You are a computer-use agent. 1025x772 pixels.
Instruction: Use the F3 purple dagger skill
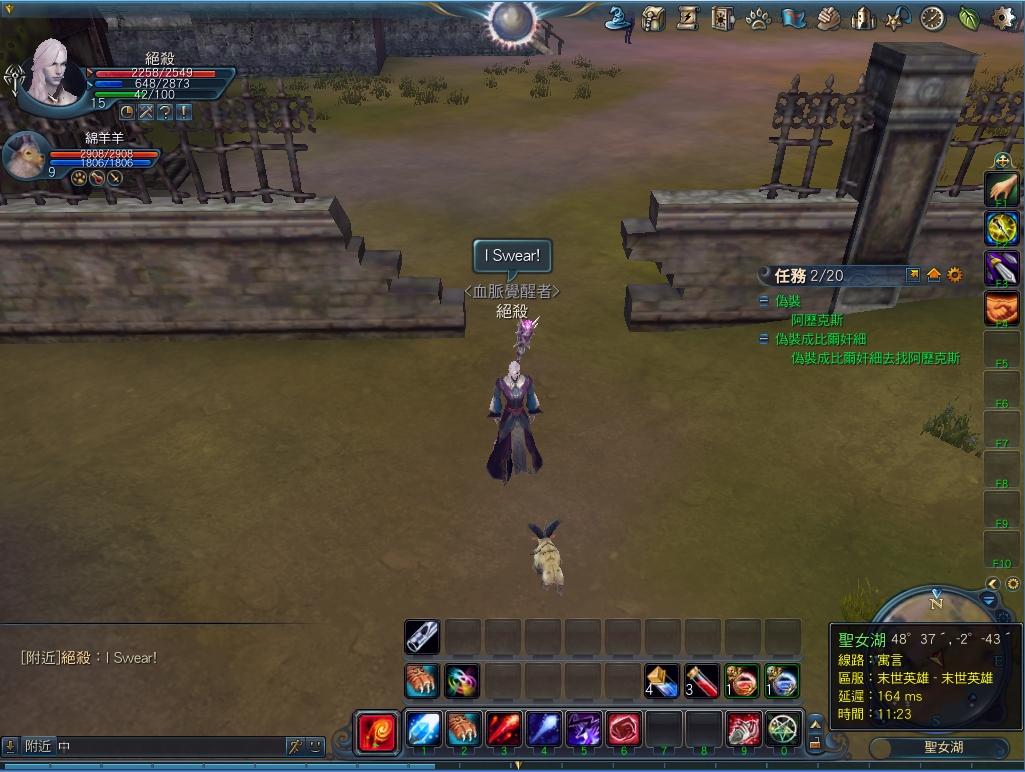1002,267
